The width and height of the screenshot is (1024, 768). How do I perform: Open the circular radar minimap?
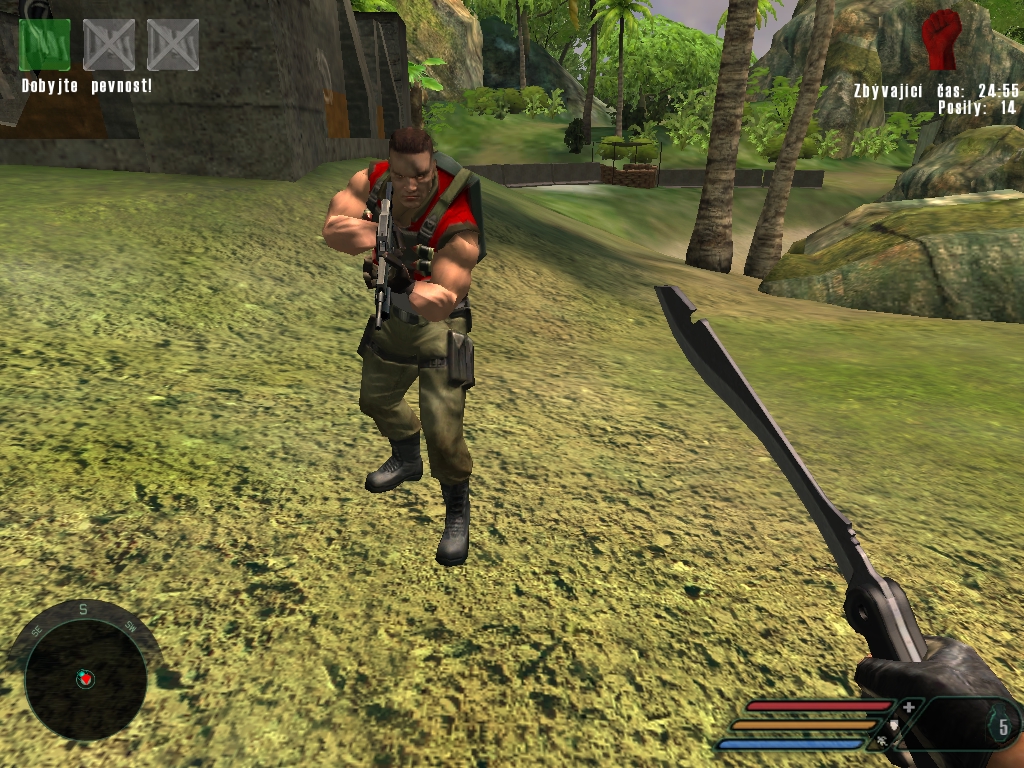pos(85,679)
